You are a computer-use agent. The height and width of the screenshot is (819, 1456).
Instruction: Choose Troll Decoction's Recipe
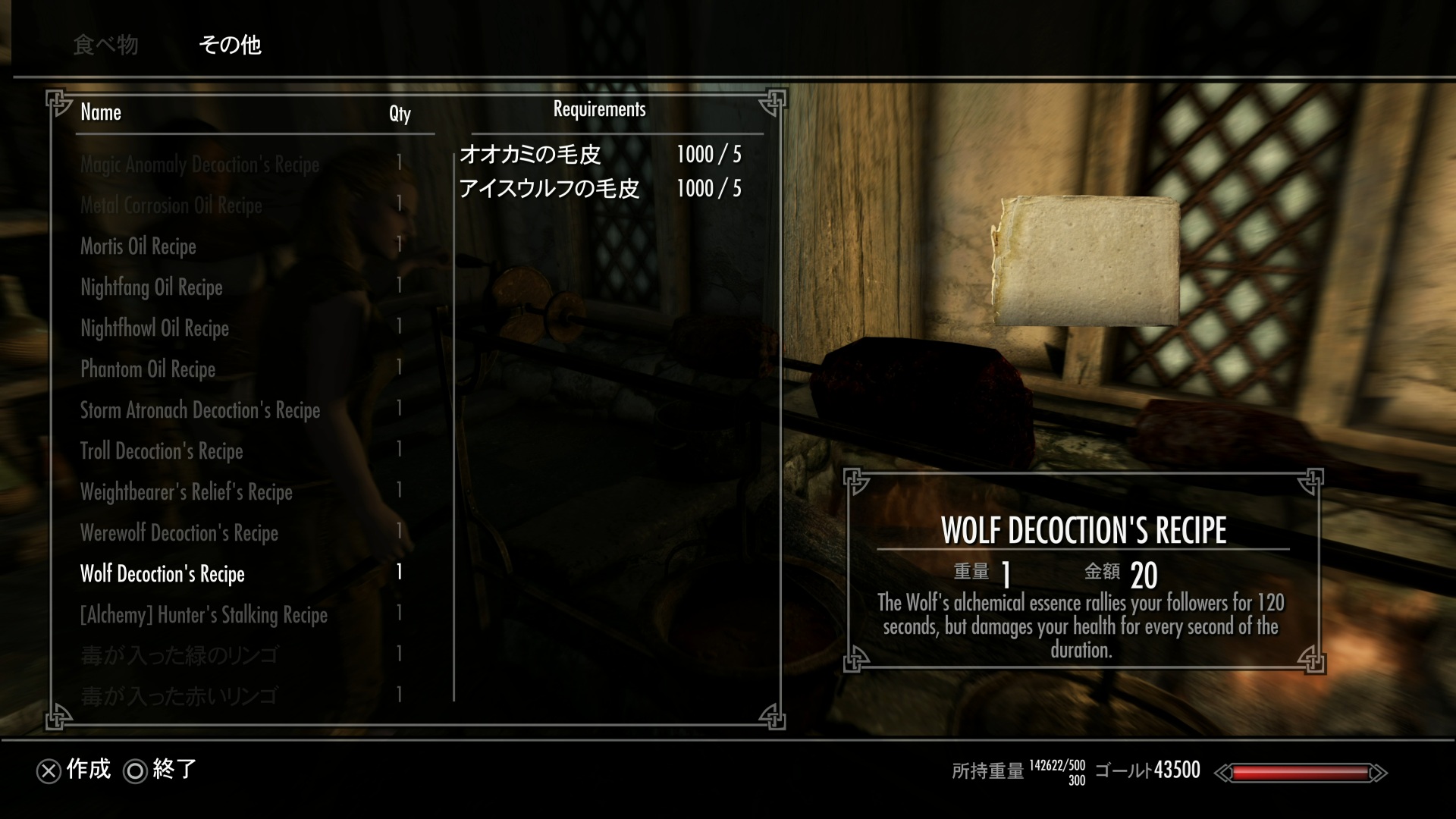[162, 451]
